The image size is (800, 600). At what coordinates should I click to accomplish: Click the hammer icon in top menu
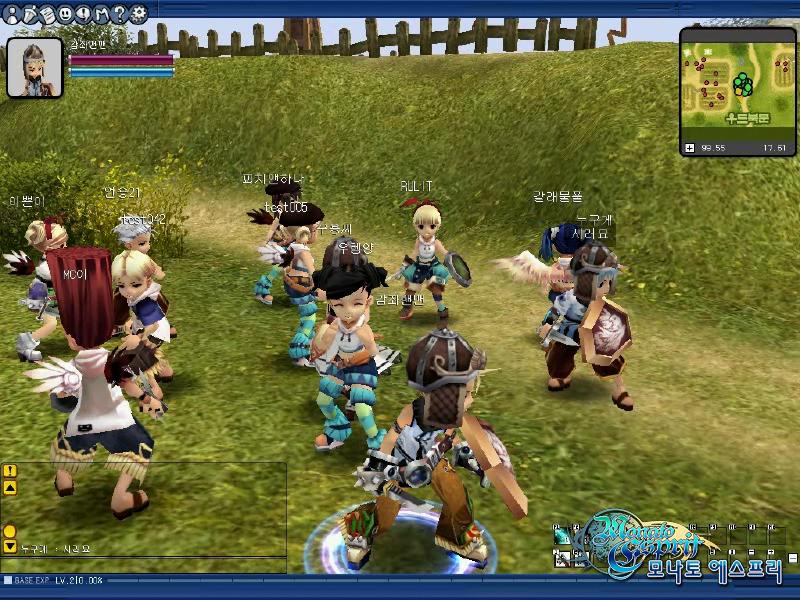(x=29, y=13)
